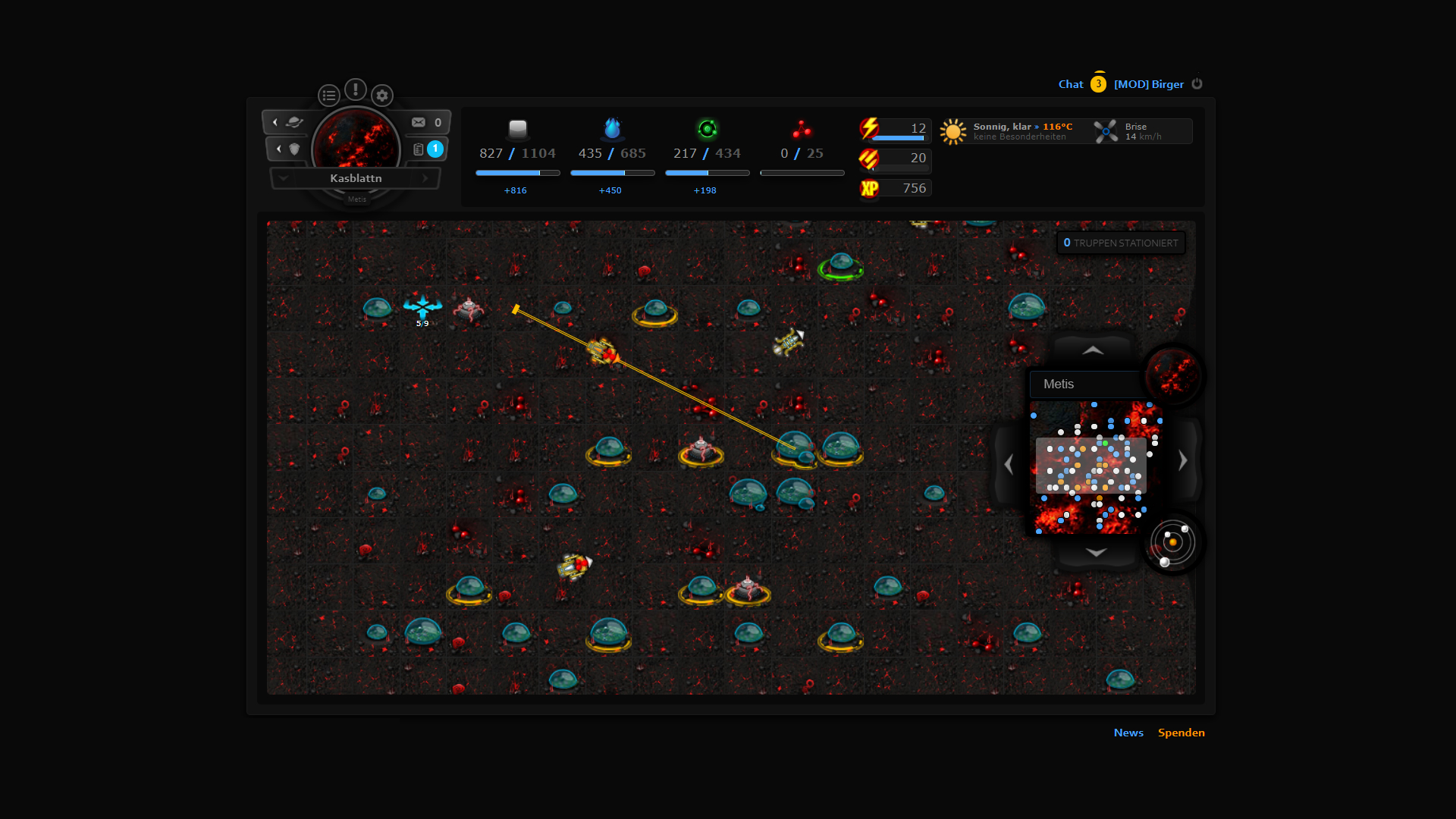Open the clipboard reports with one notification
The width and height of the screenshot is (1456, 819).
[x=427, y=149]
